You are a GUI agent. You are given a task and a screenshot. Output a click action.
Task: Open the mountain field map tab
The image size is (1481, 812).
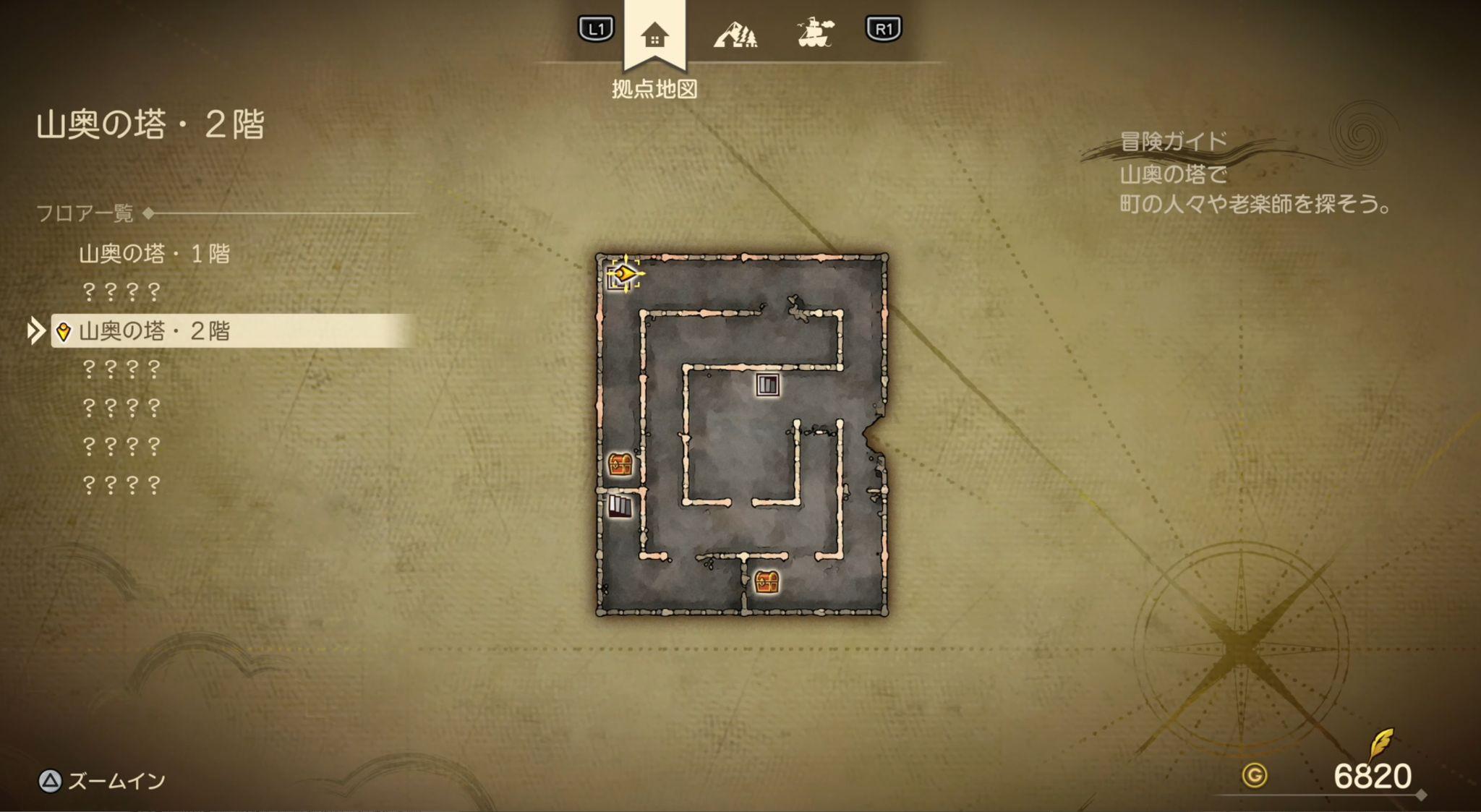coord(735,33)
